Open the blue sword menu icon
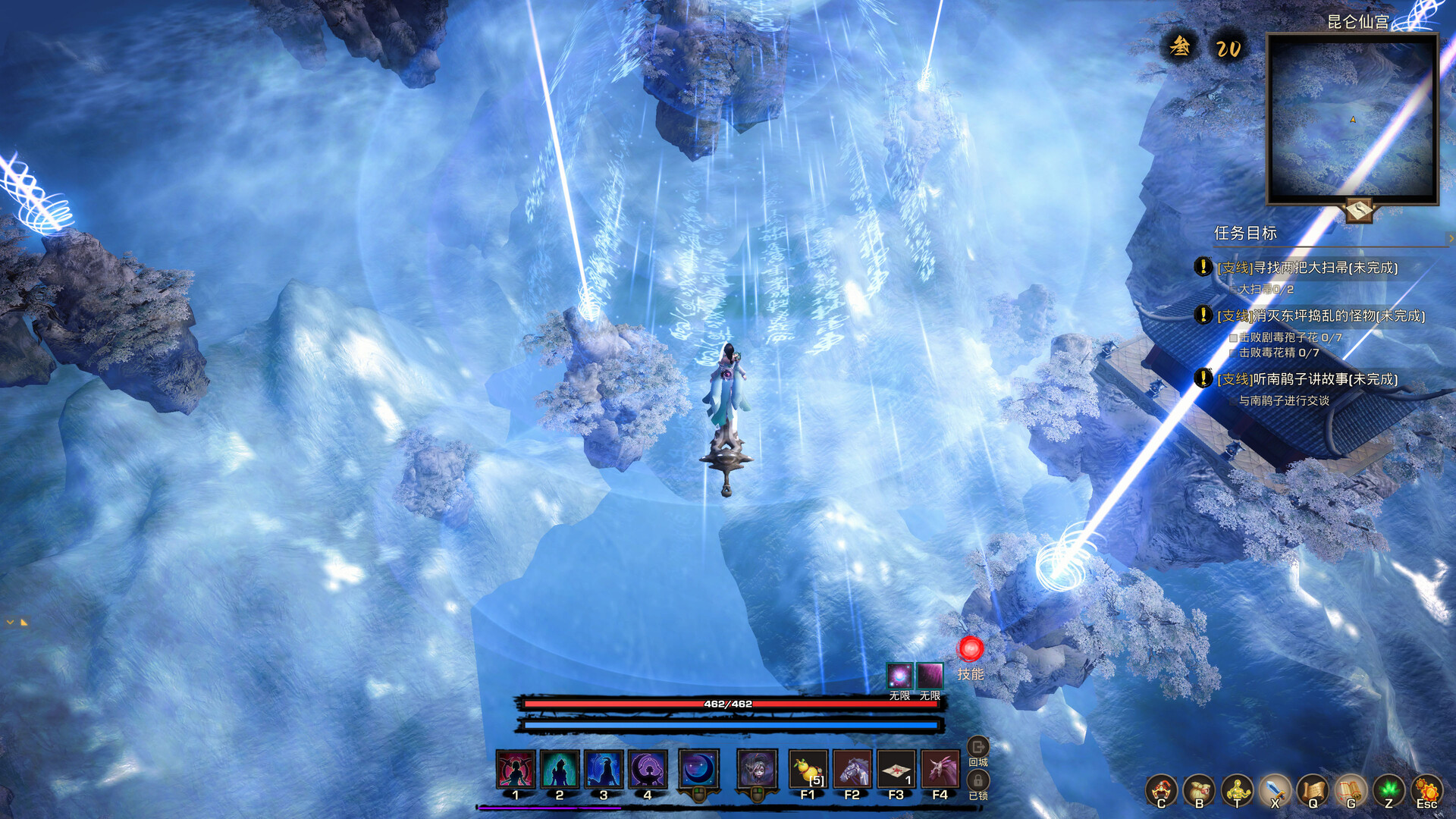 [x=1275, y=789]
